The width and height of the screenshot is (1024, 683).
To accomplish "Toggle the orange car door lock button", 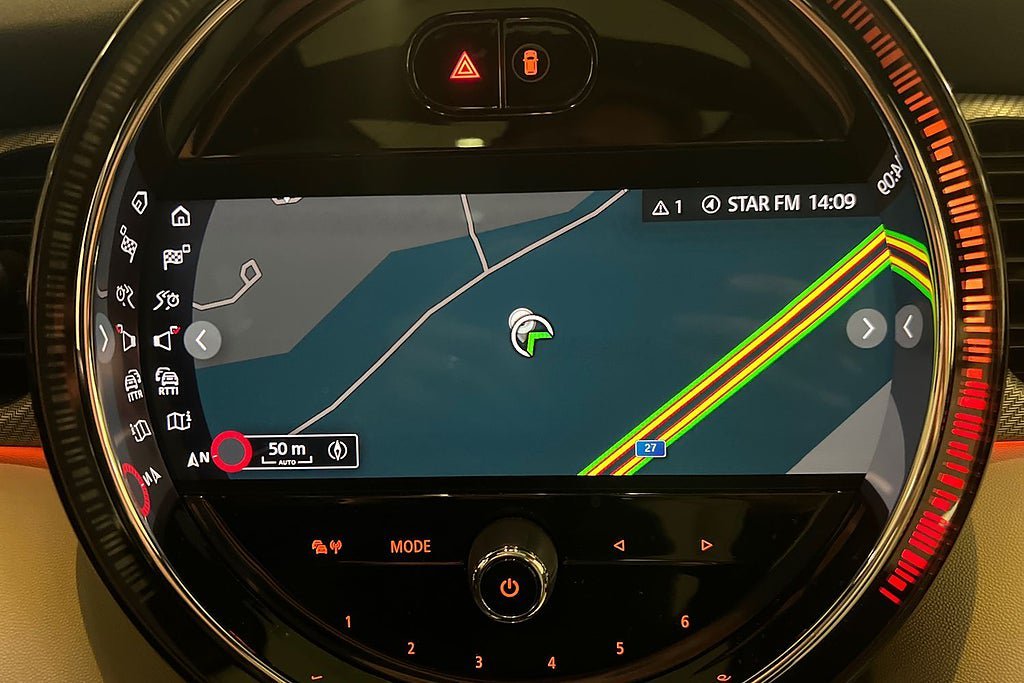I will click(x=530, y=64).
